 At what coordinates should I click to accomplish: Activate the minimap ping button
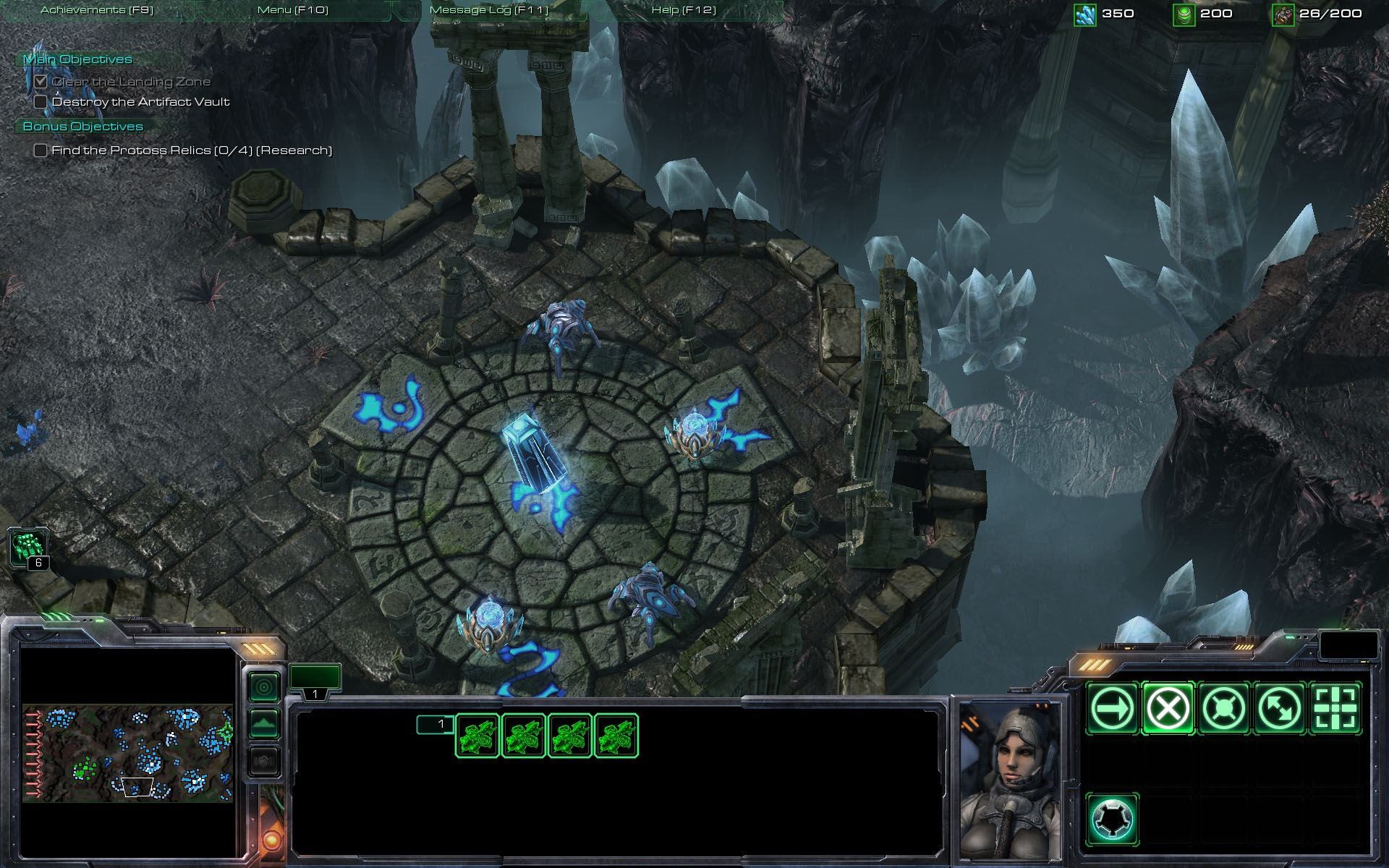(x=264, y=686)
